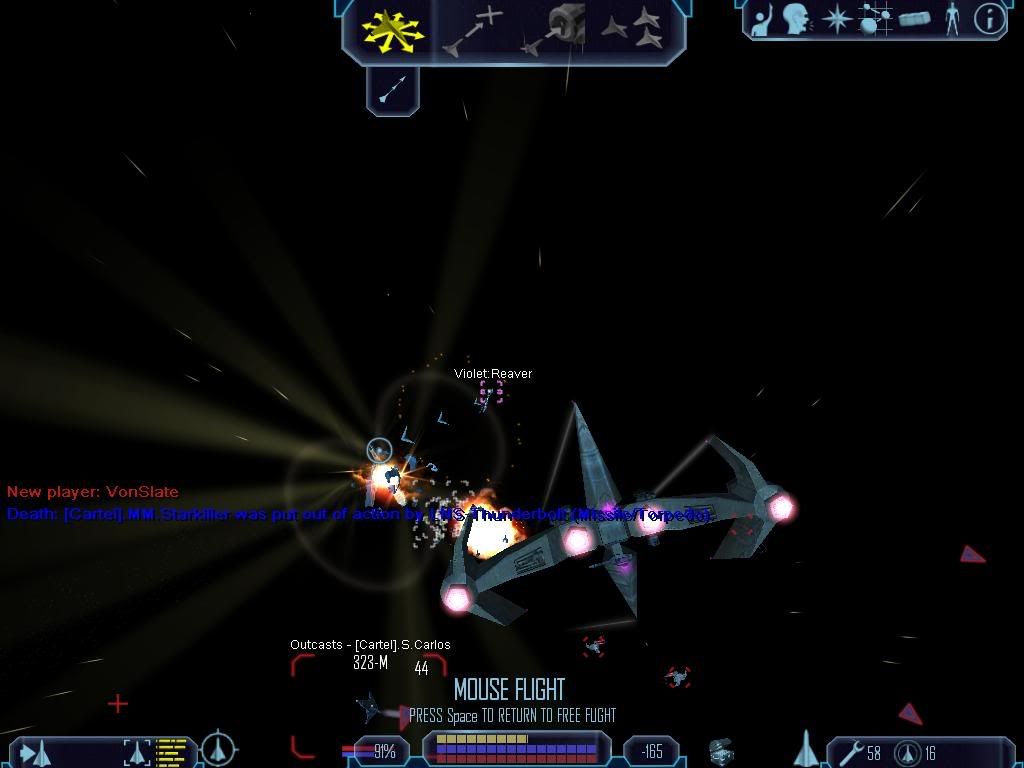Viewport: 1024px width, 768px height.
Task: Toggle the yellow contact list lines icon
Action: click(172, 751)
